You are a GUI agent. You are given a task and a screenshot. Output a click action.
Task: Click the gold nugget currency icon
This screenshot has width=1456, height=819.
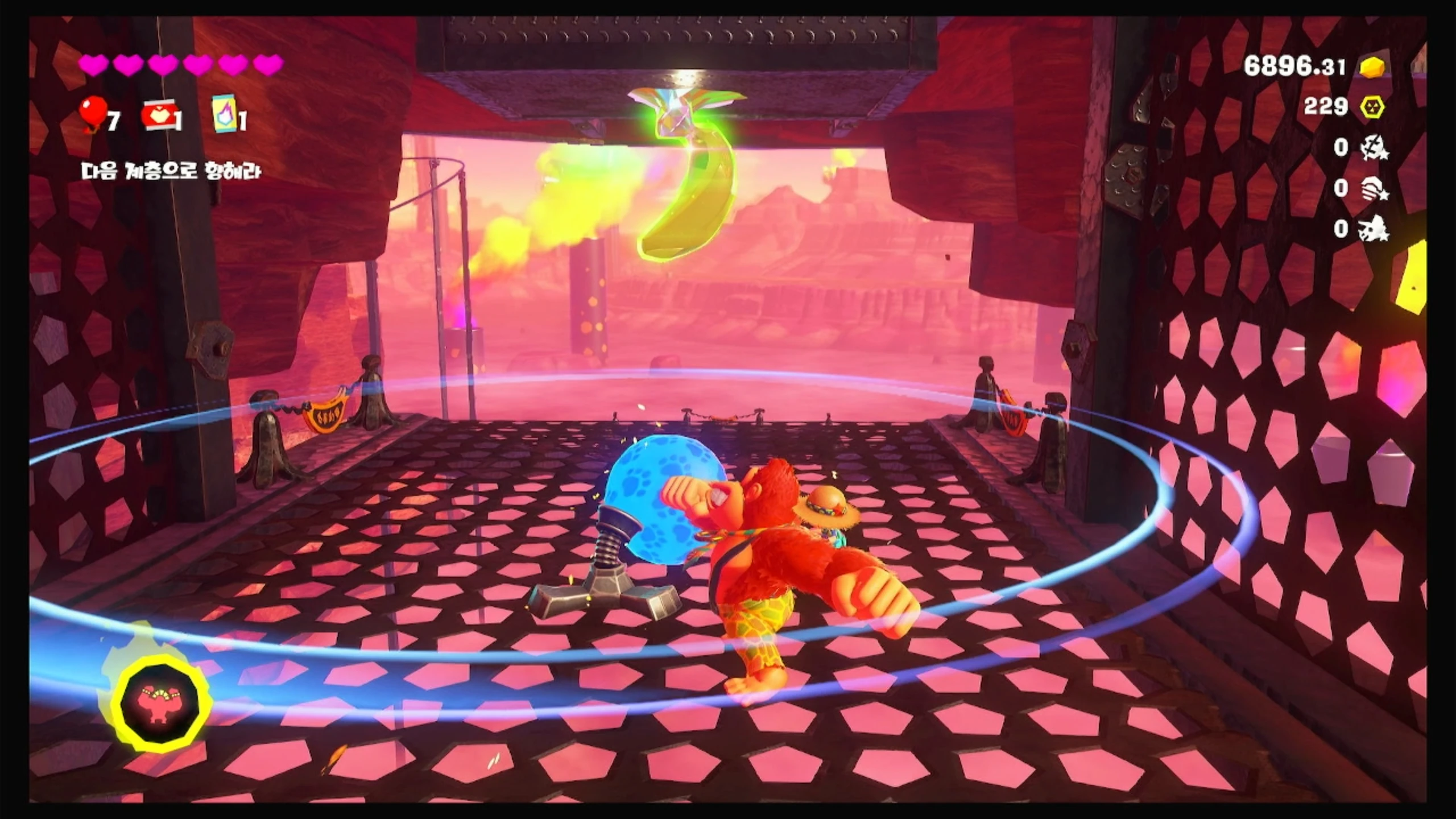1372,68
